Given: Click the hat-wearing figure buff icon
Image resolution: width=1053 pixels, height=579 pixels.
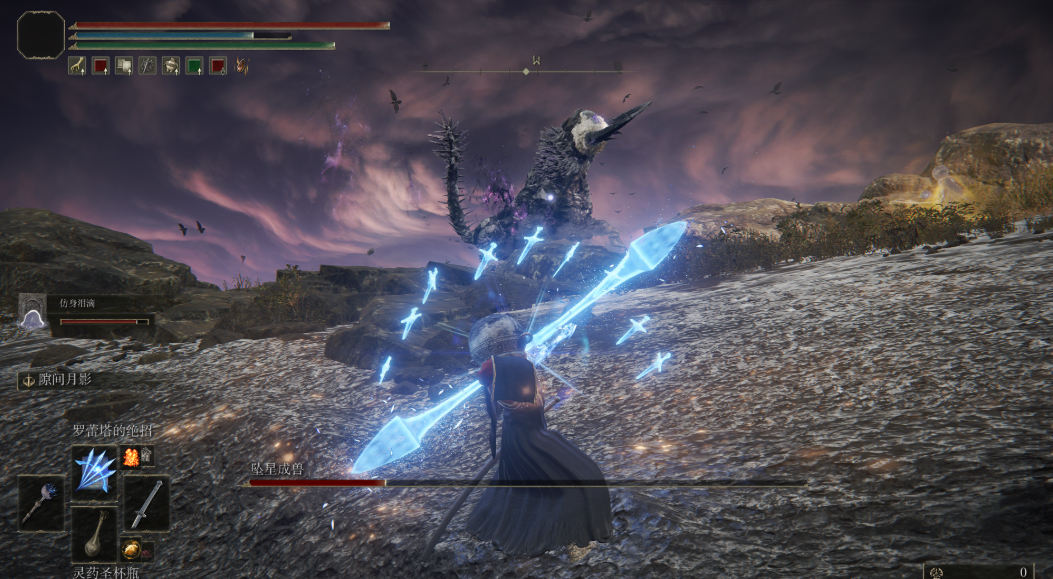Looking at the screenshot, I should (x=170, y=66).
